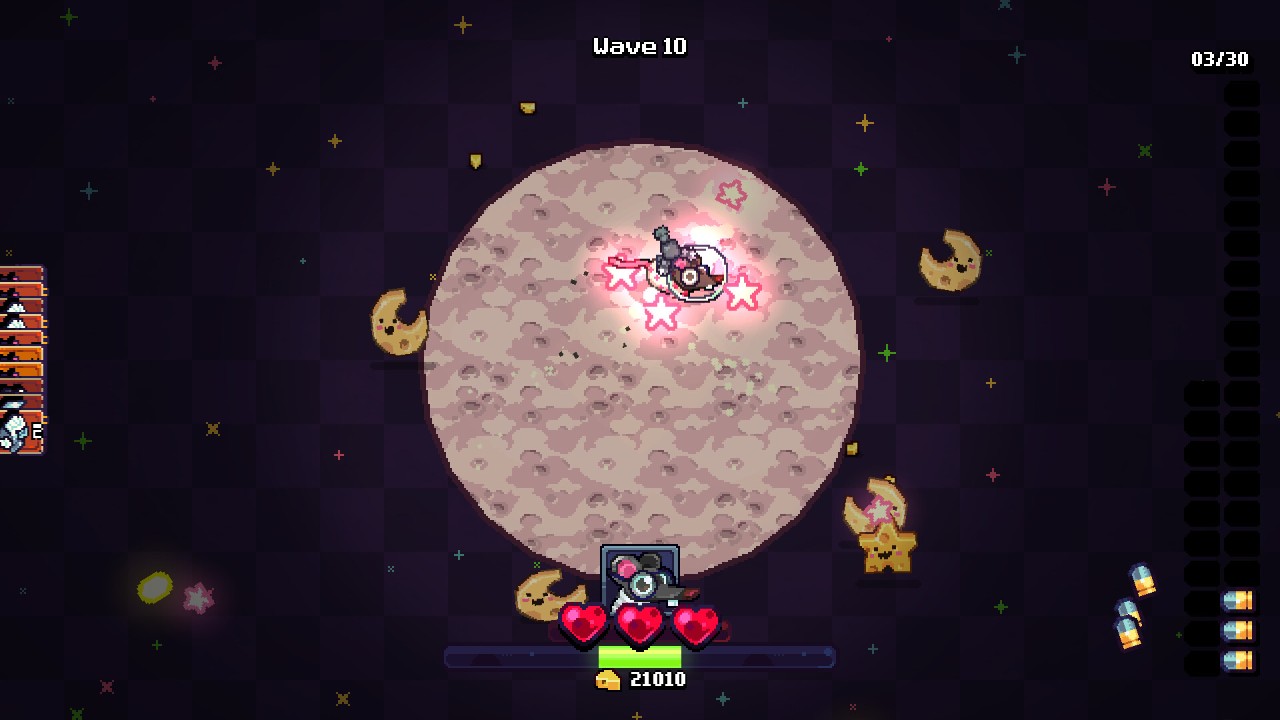The width and height of the screenshot is (1280, 720).
Task: Click the middle heart above the XP bar
Action: click(637, 620)
